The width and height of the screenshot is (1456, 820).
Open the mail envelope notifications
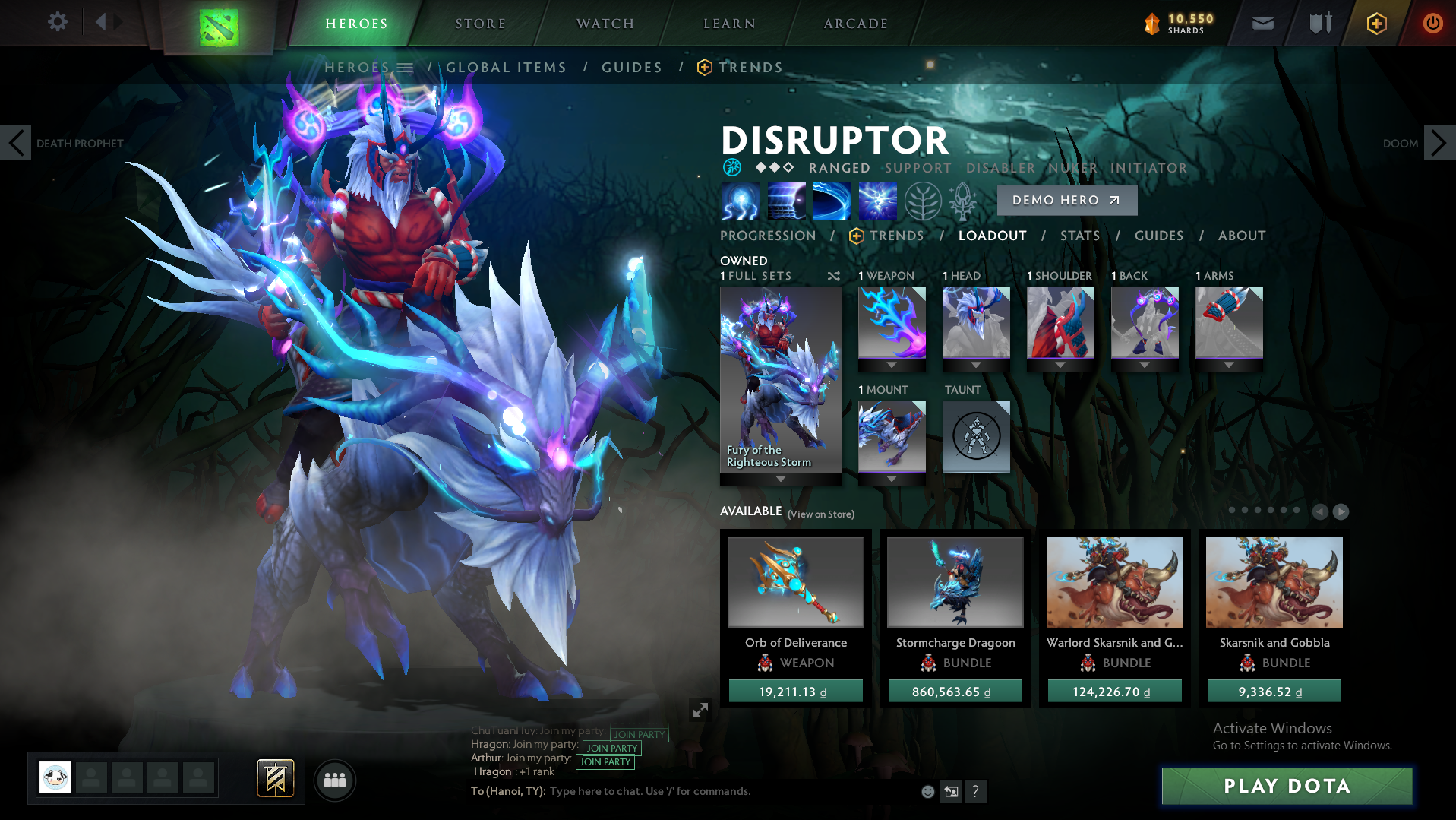pos(1262,22)
